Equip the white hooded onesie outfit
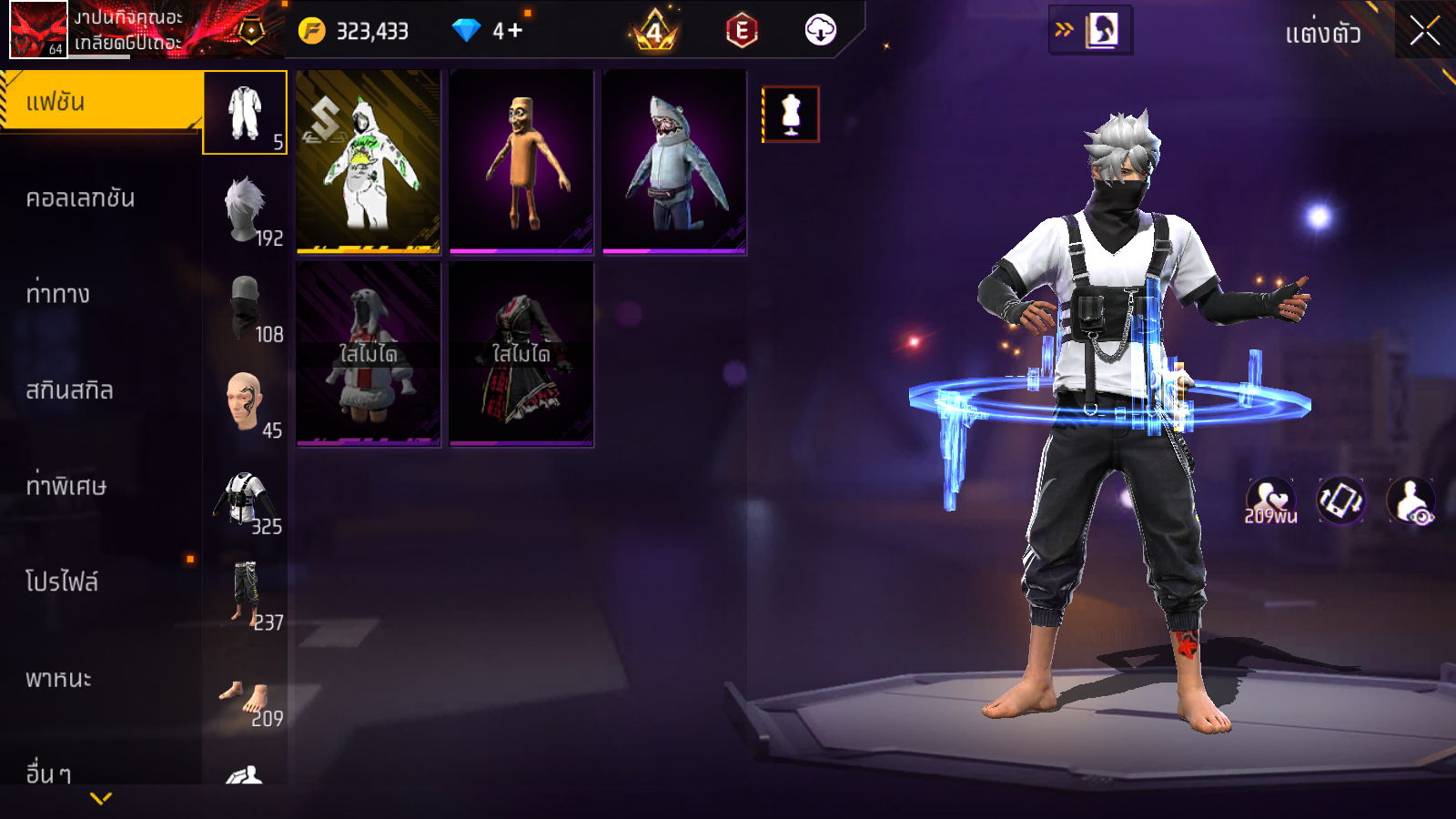Image resolution: width=1456 pixels, height=819 pixels. (369, 162)
